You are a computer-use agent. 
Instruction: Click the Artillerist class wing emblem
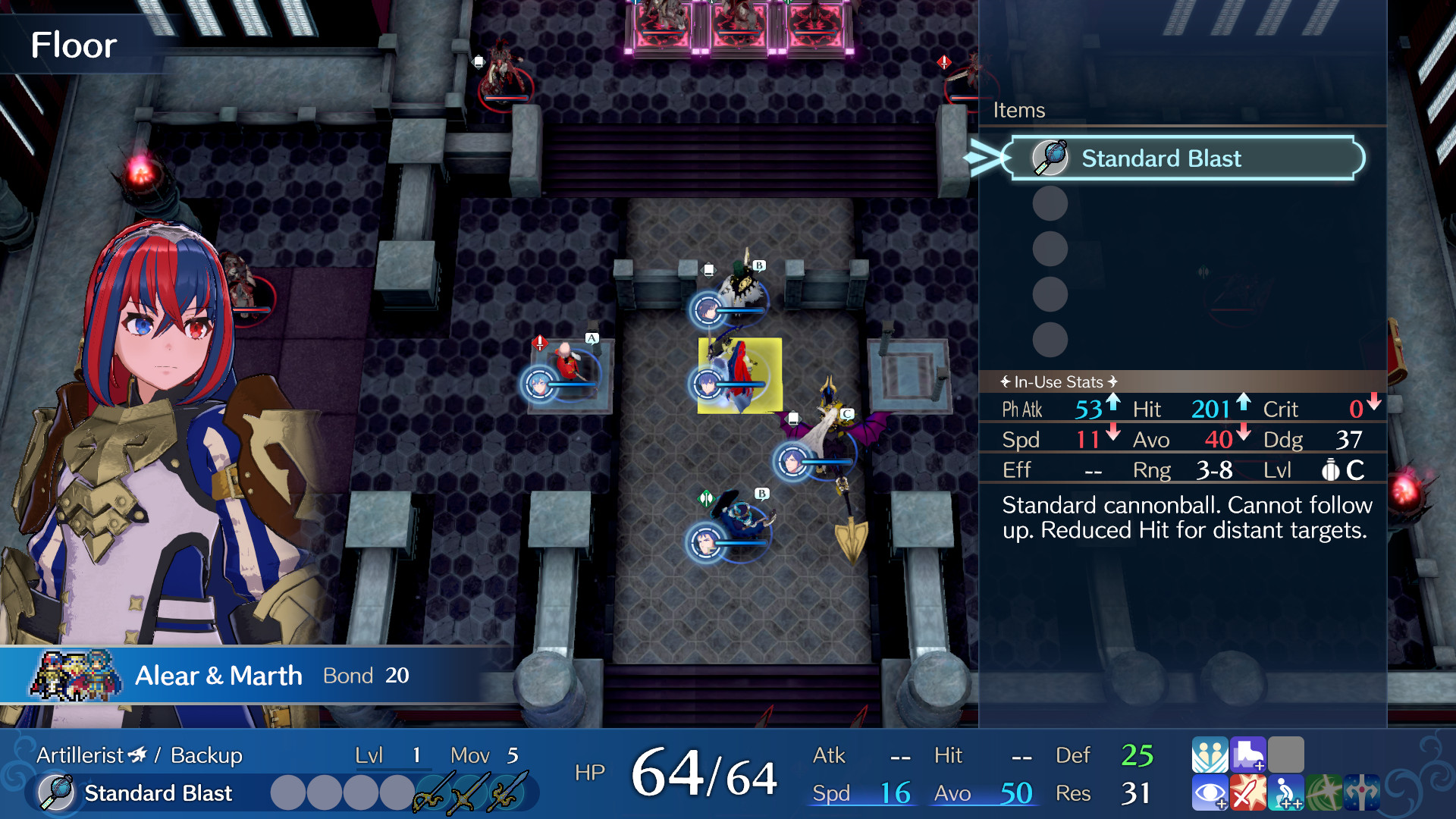pyautogui.click(x=135, y=755)
